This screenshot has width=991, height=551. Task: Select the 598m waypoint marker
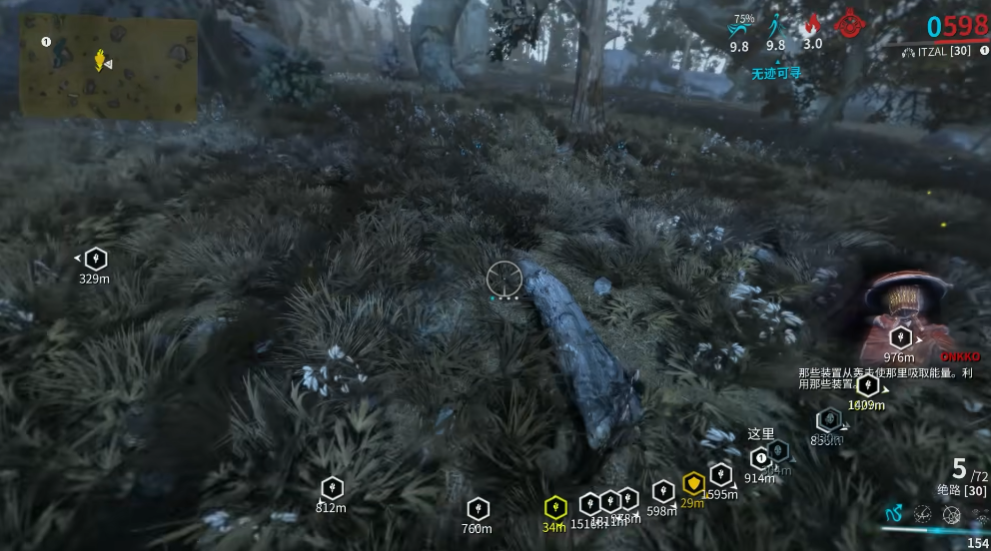point(662,491)
